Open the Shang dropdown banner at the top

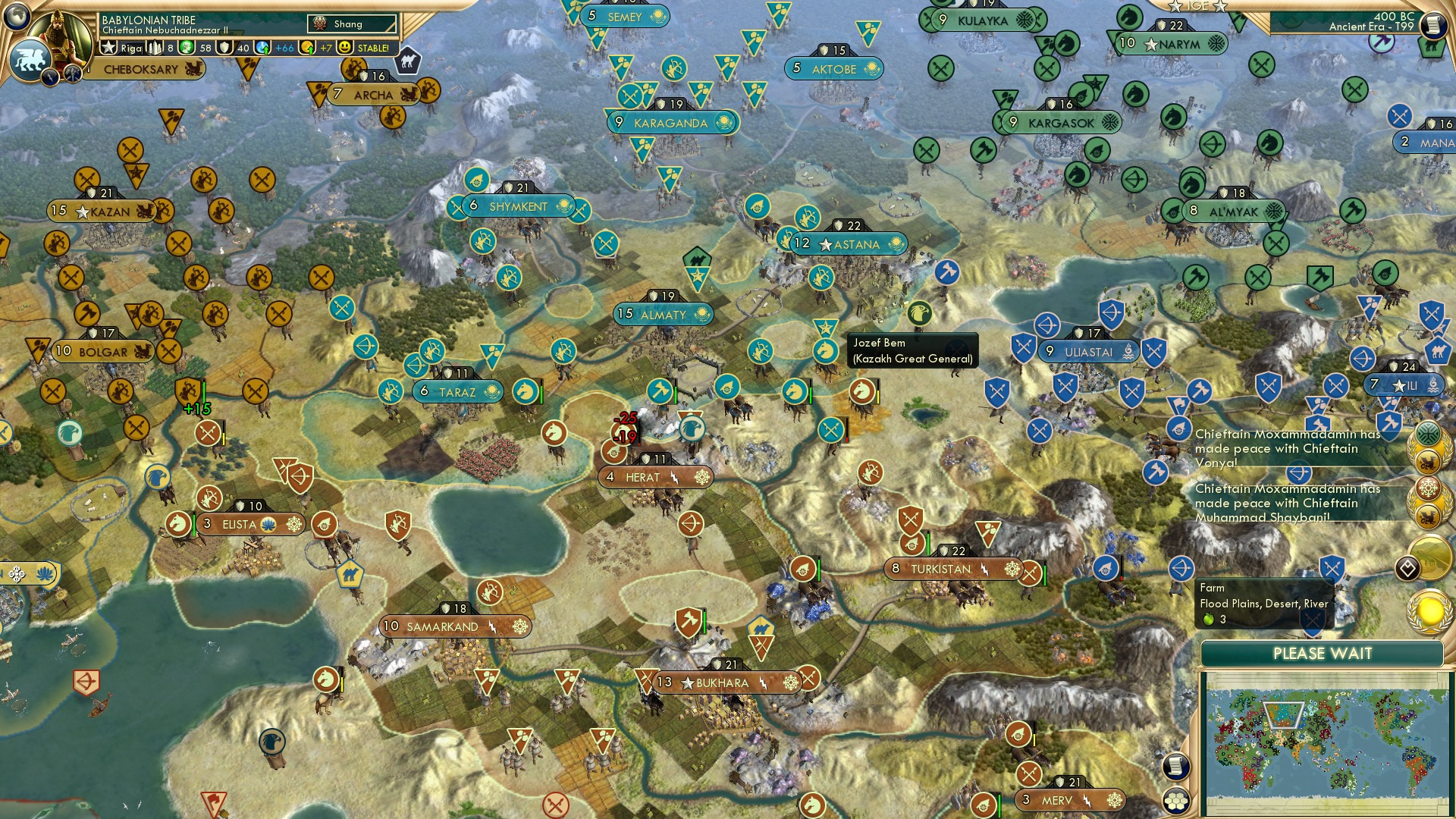coord(353,24)
